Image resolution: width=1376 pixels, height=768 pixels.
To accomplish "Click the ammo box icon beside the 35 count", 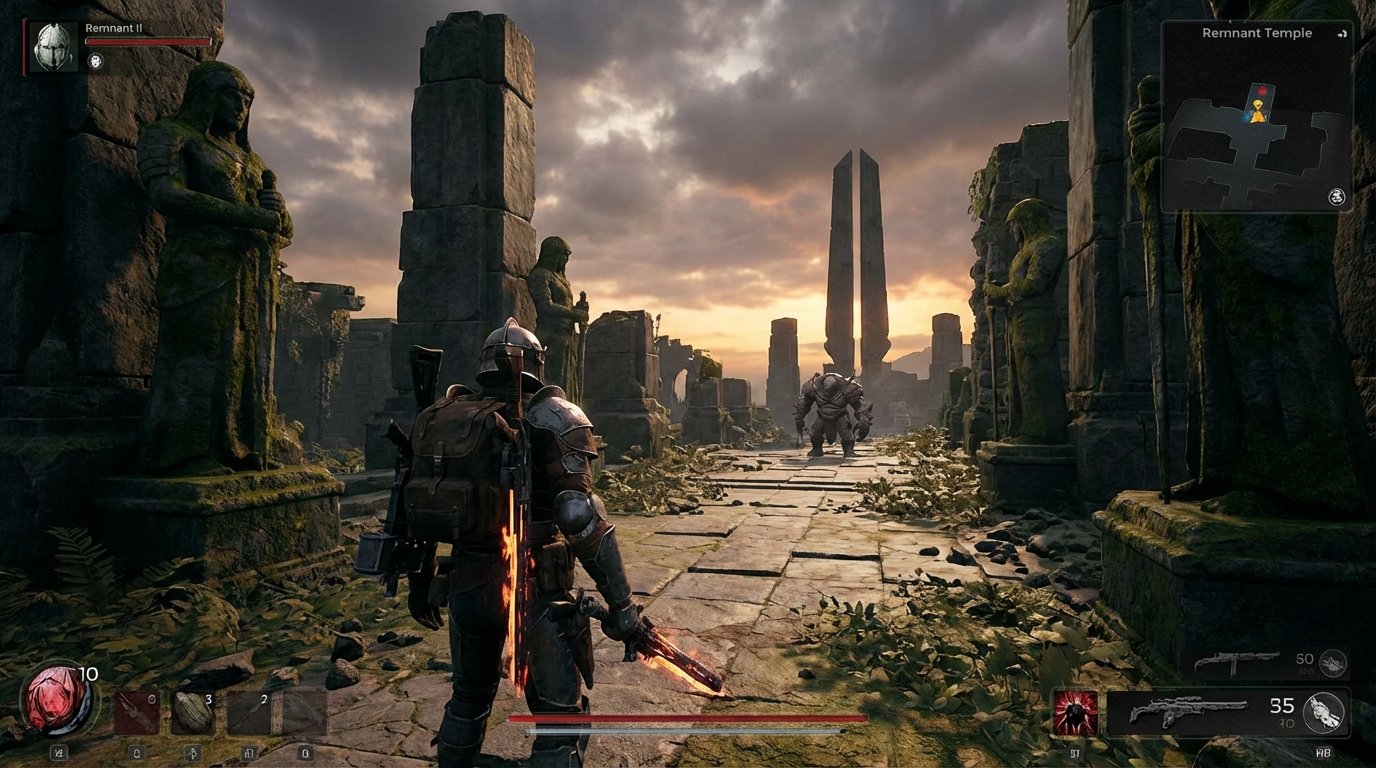I will click(1323, 710).
